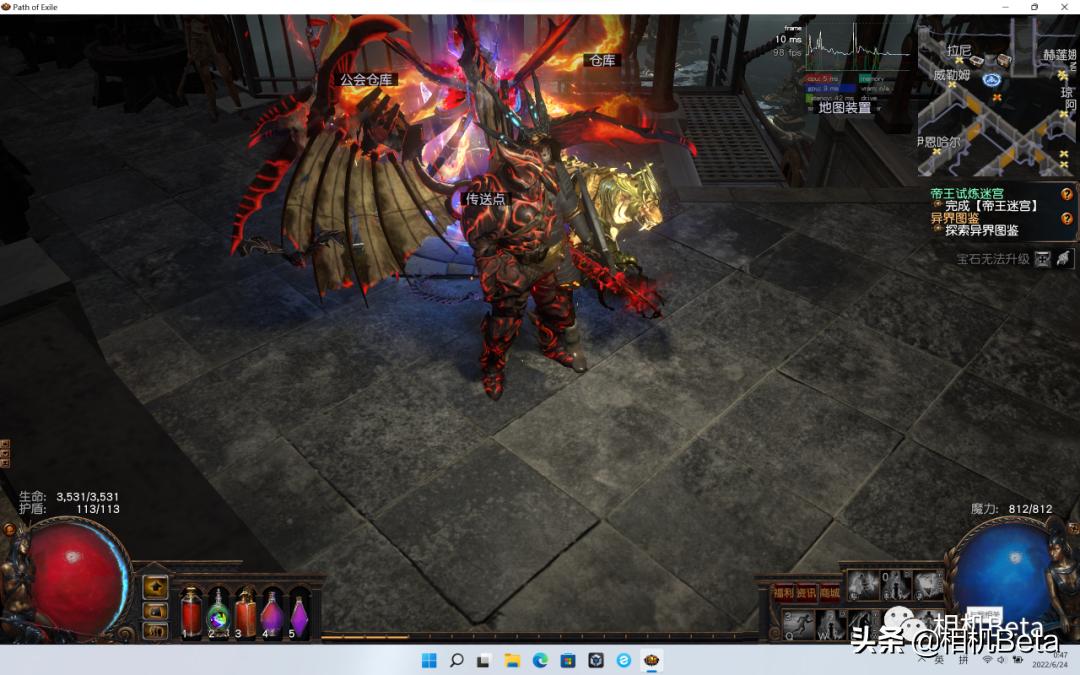The image size is (1080, 675).
Task: Open help icon beside 异界图鉴 quest
Action: 1067,218
